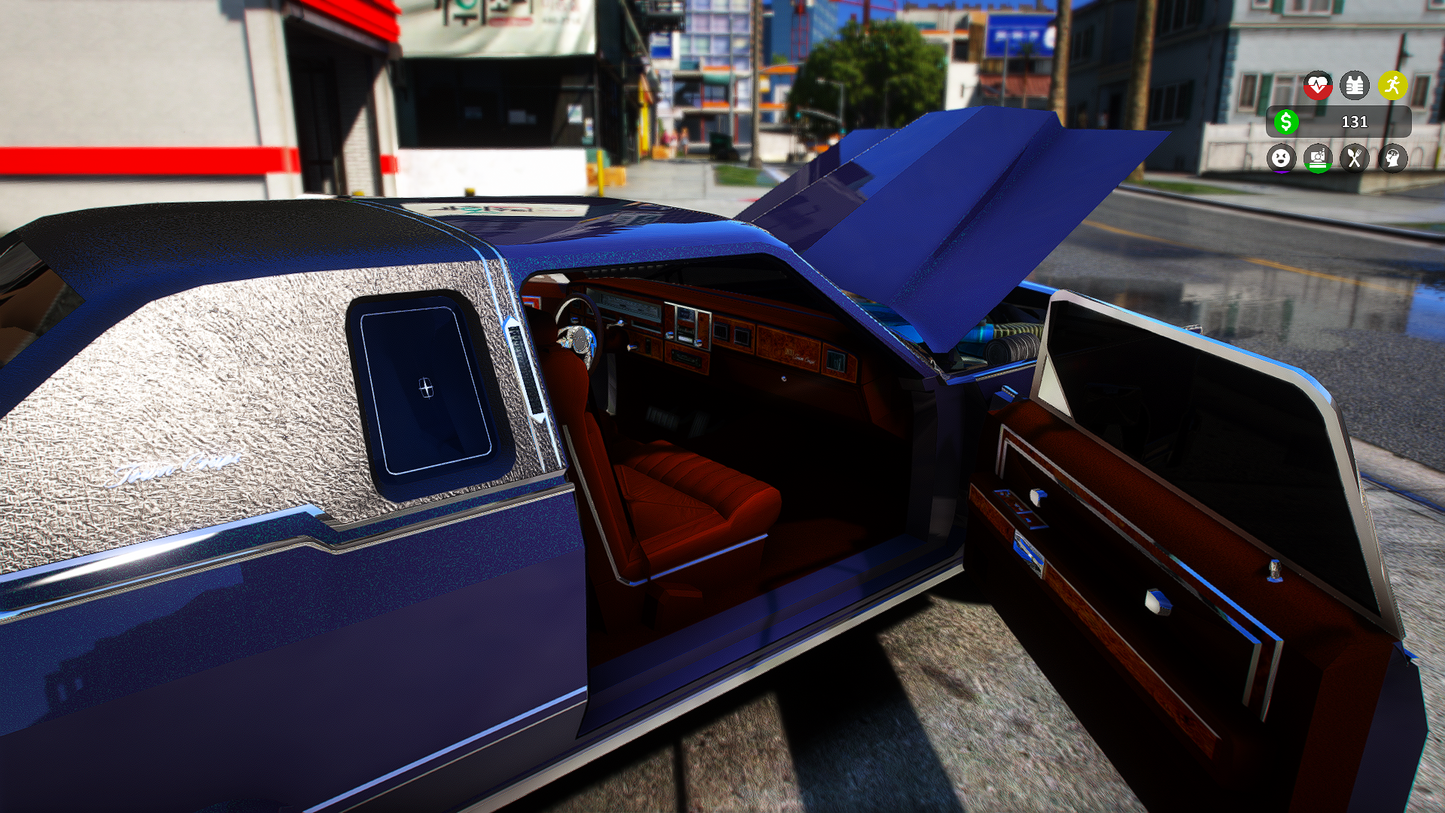Select the green drink status icon
Image resolution: width=1445 pixels, height=813 pixels.
[1318, 157]
